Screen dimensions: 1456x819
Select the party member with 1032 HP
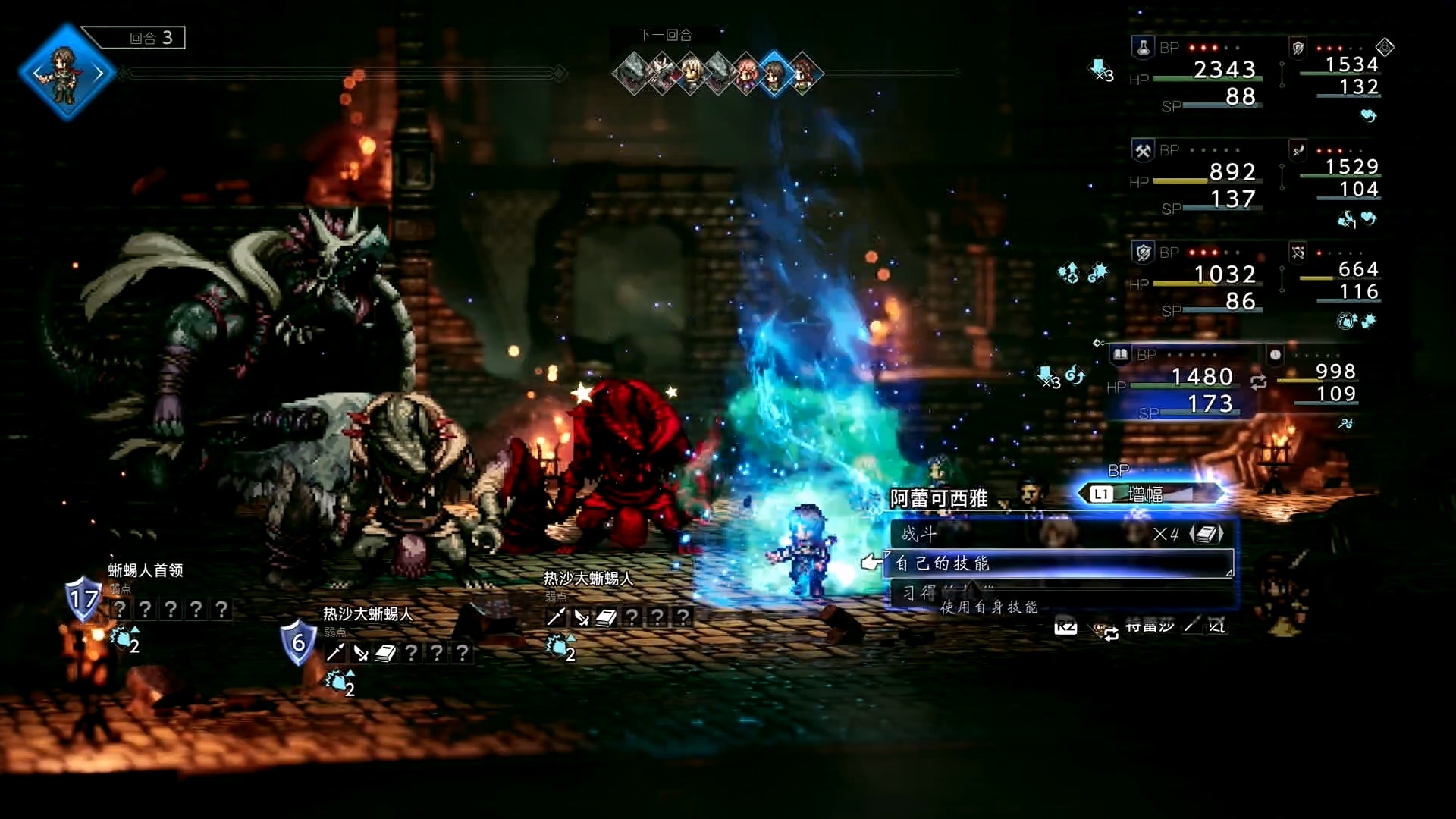tap(1198, 285)
